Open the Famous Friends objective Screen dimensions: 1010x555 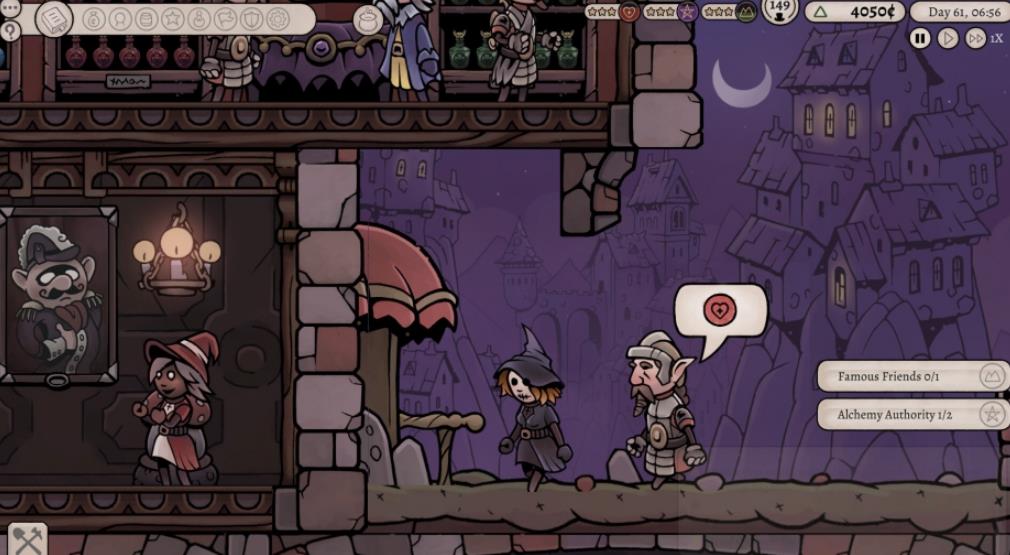[x=912, y=377]
